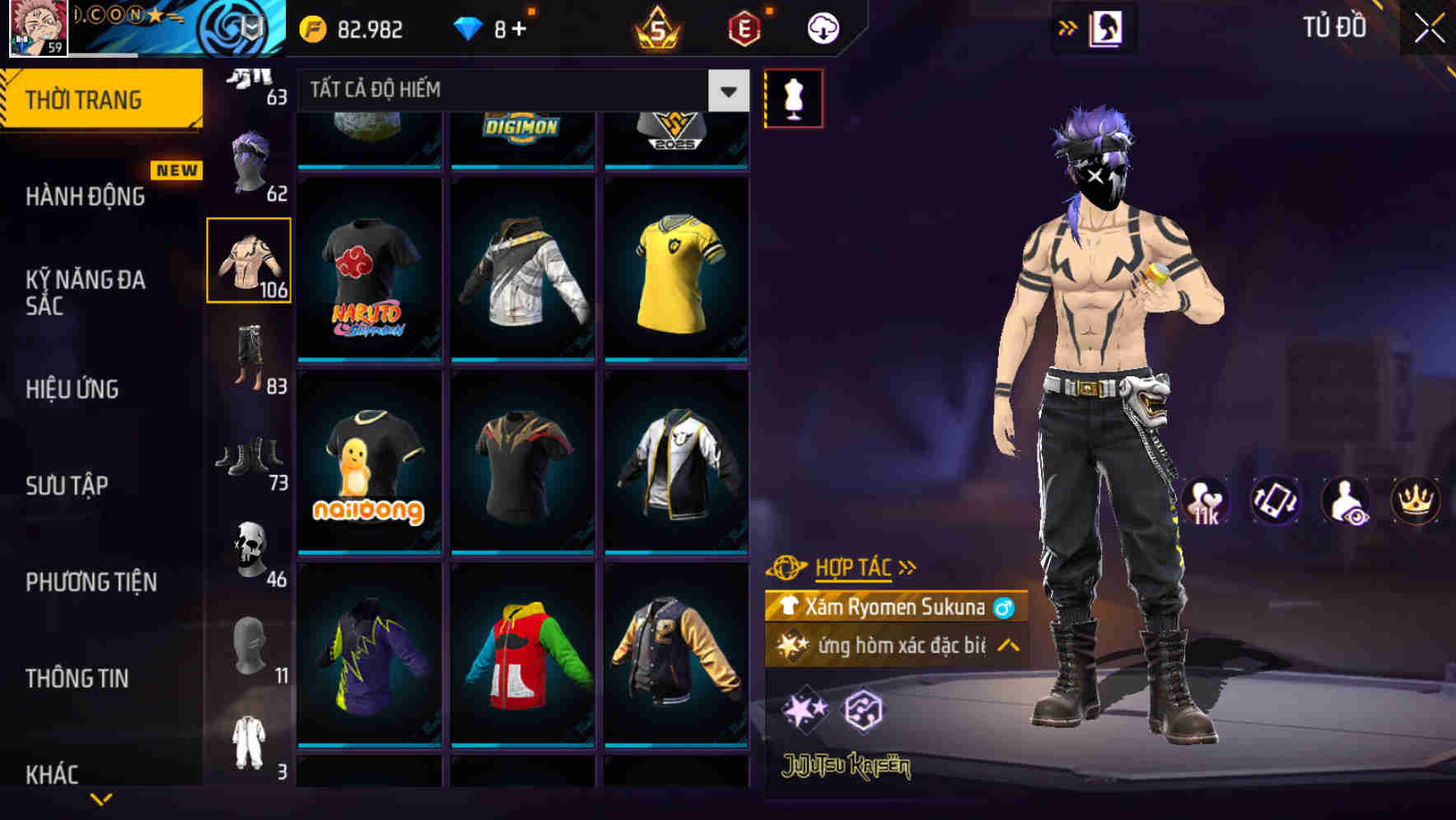1456x820 pixels.
Task: Open the E-badge event icon
Action: (741, 29)
